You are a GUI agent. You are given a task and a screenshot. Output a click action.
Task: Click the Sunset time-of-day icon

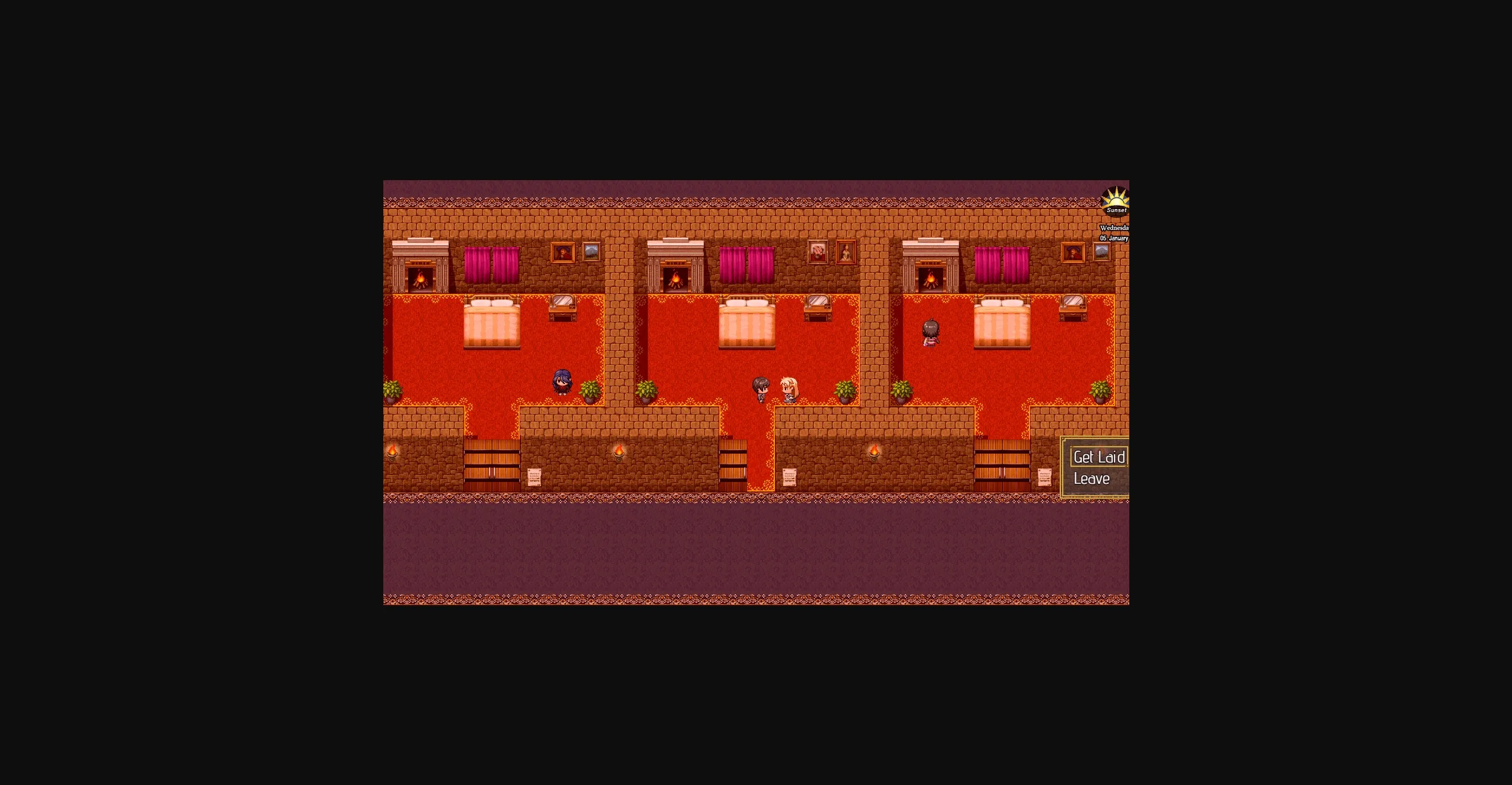(1116, 201)
